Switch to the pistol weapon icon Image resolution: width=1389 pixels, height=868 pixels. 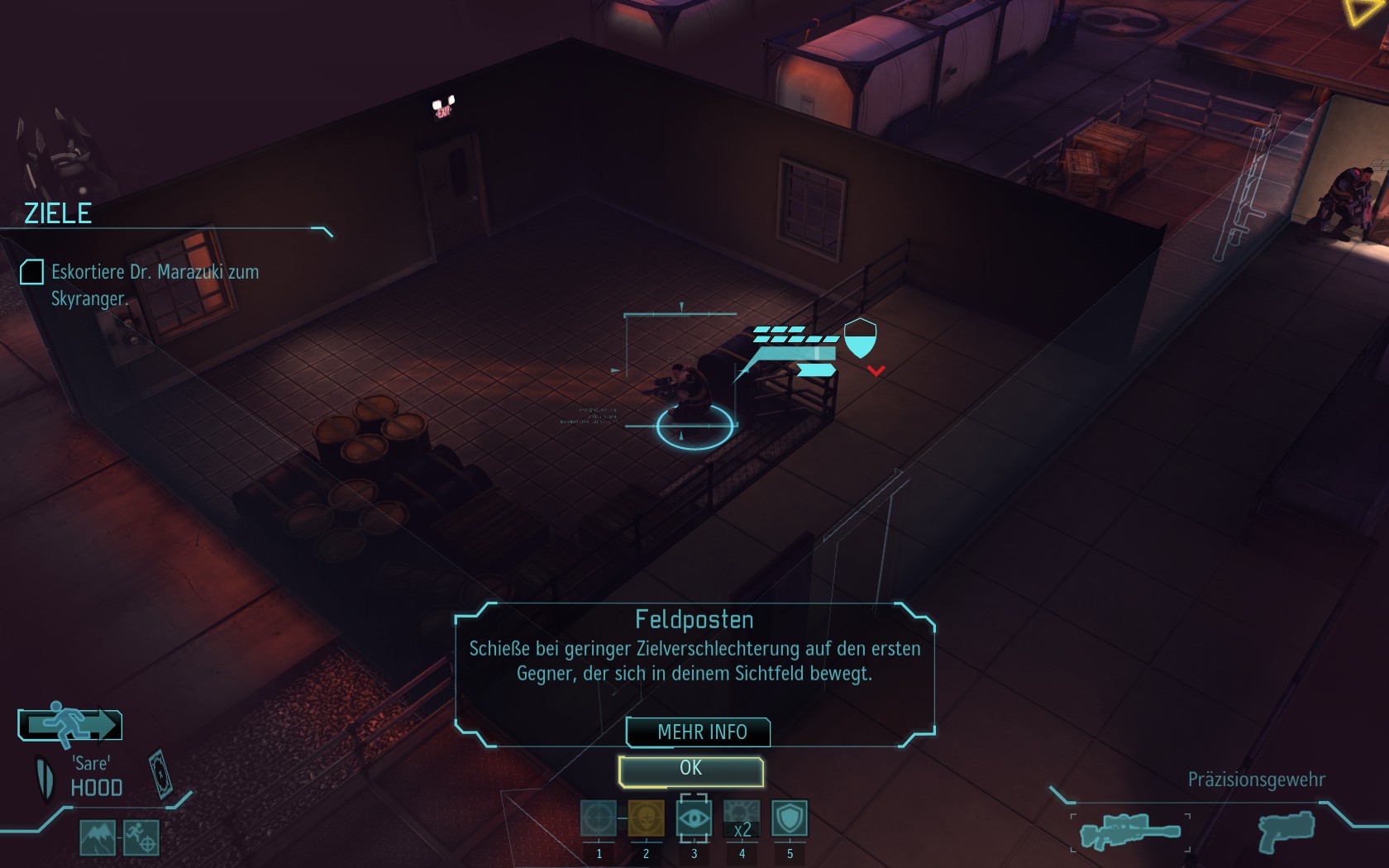pos(1286,830)
